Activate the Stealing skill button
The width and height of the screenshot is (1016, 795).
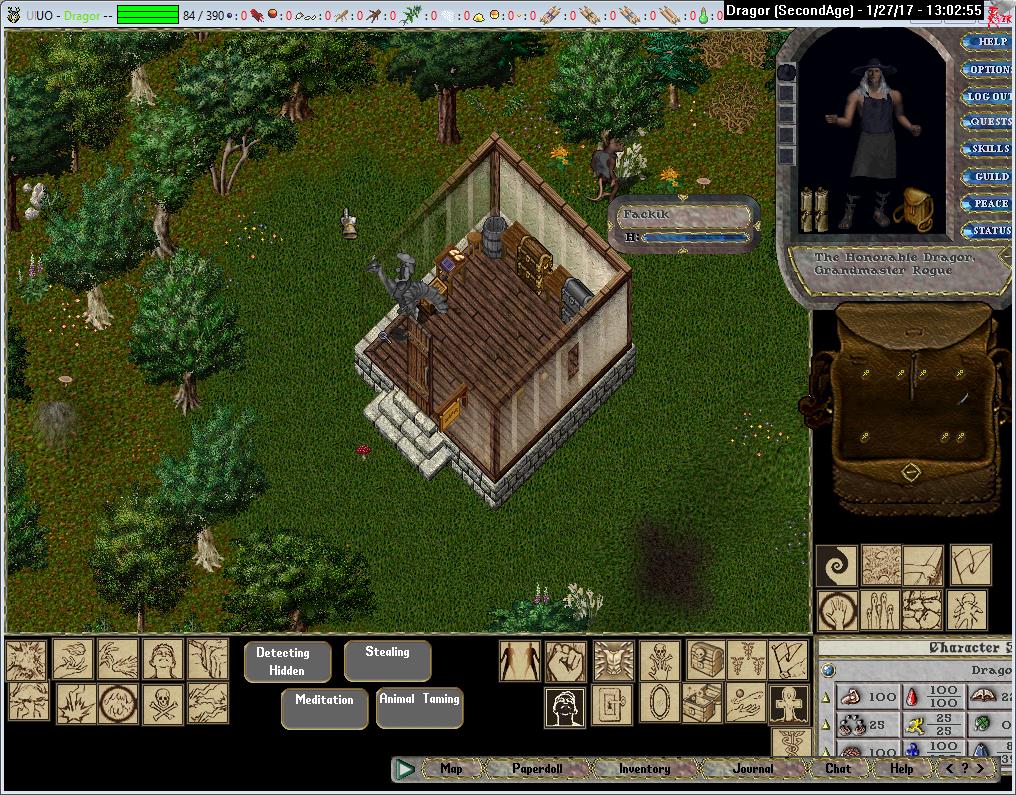click(x=387, y=658)
